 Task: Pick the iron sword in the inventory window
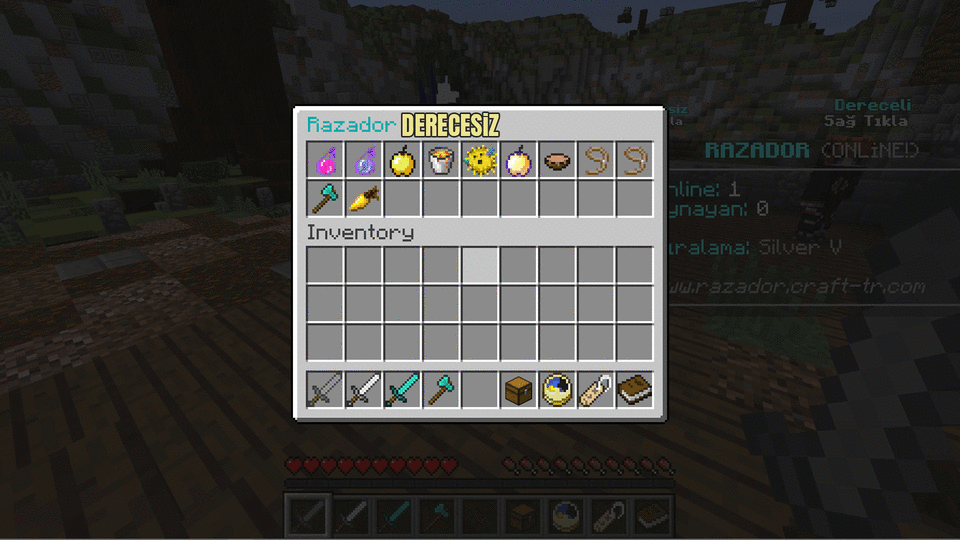364,389
